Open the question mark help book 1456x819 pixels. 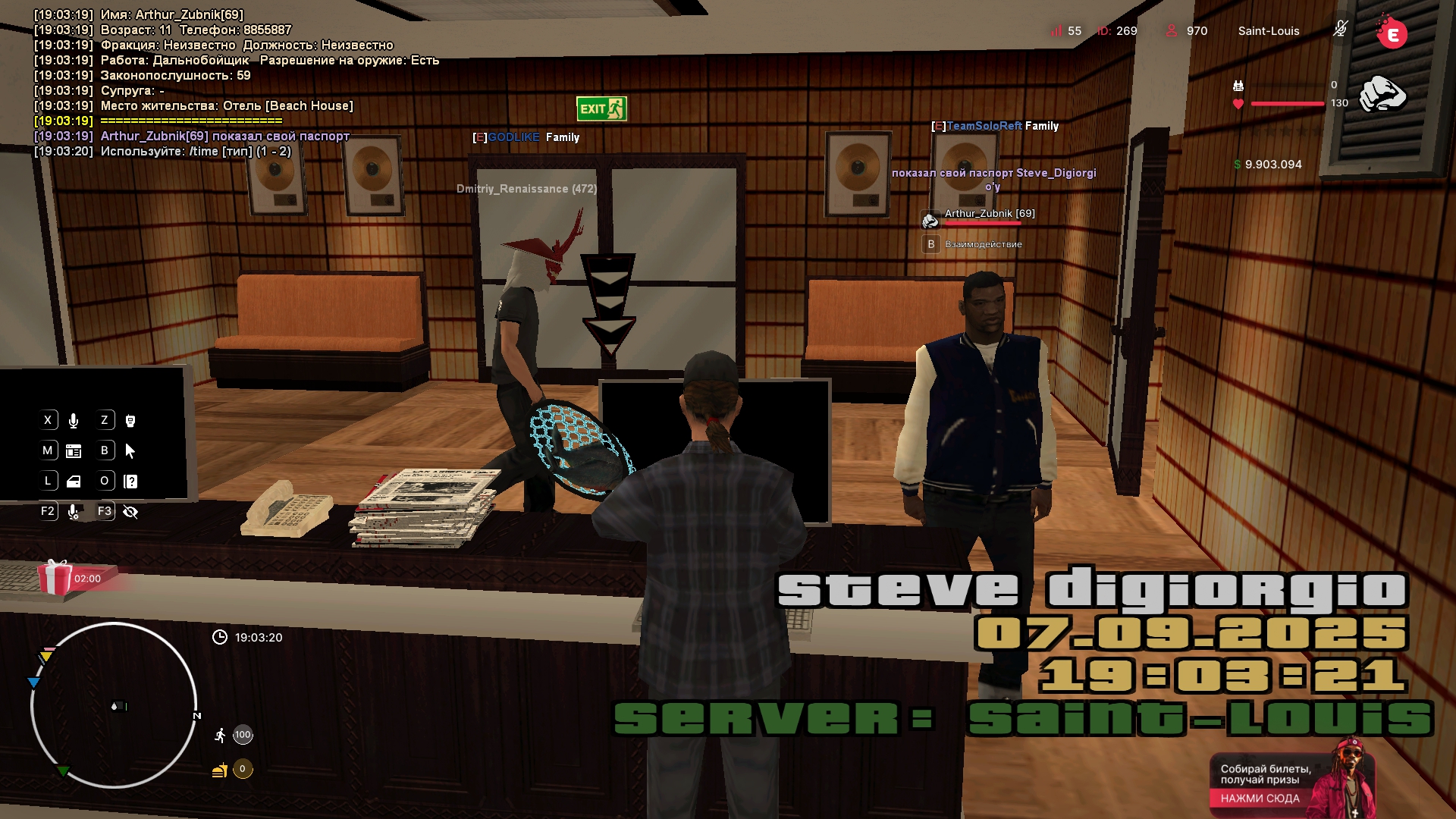[130, 482]
